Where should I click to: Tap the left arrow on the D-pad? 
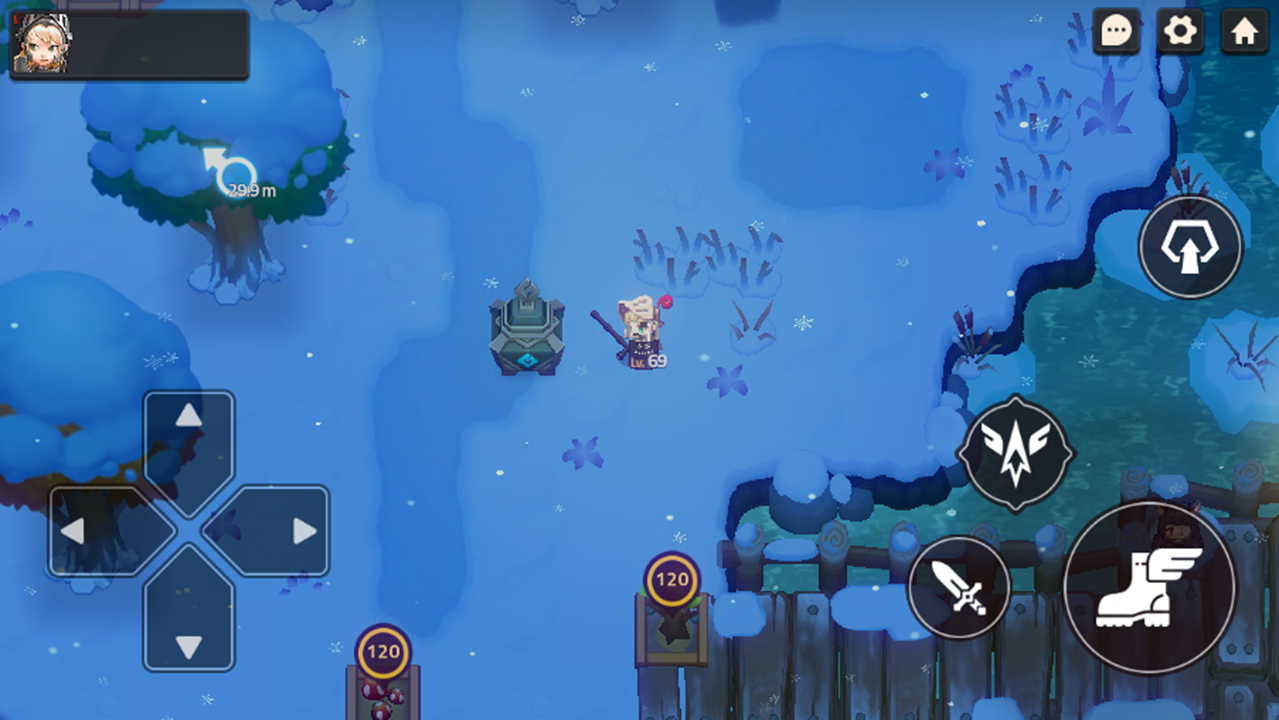(x=96, y=531)
